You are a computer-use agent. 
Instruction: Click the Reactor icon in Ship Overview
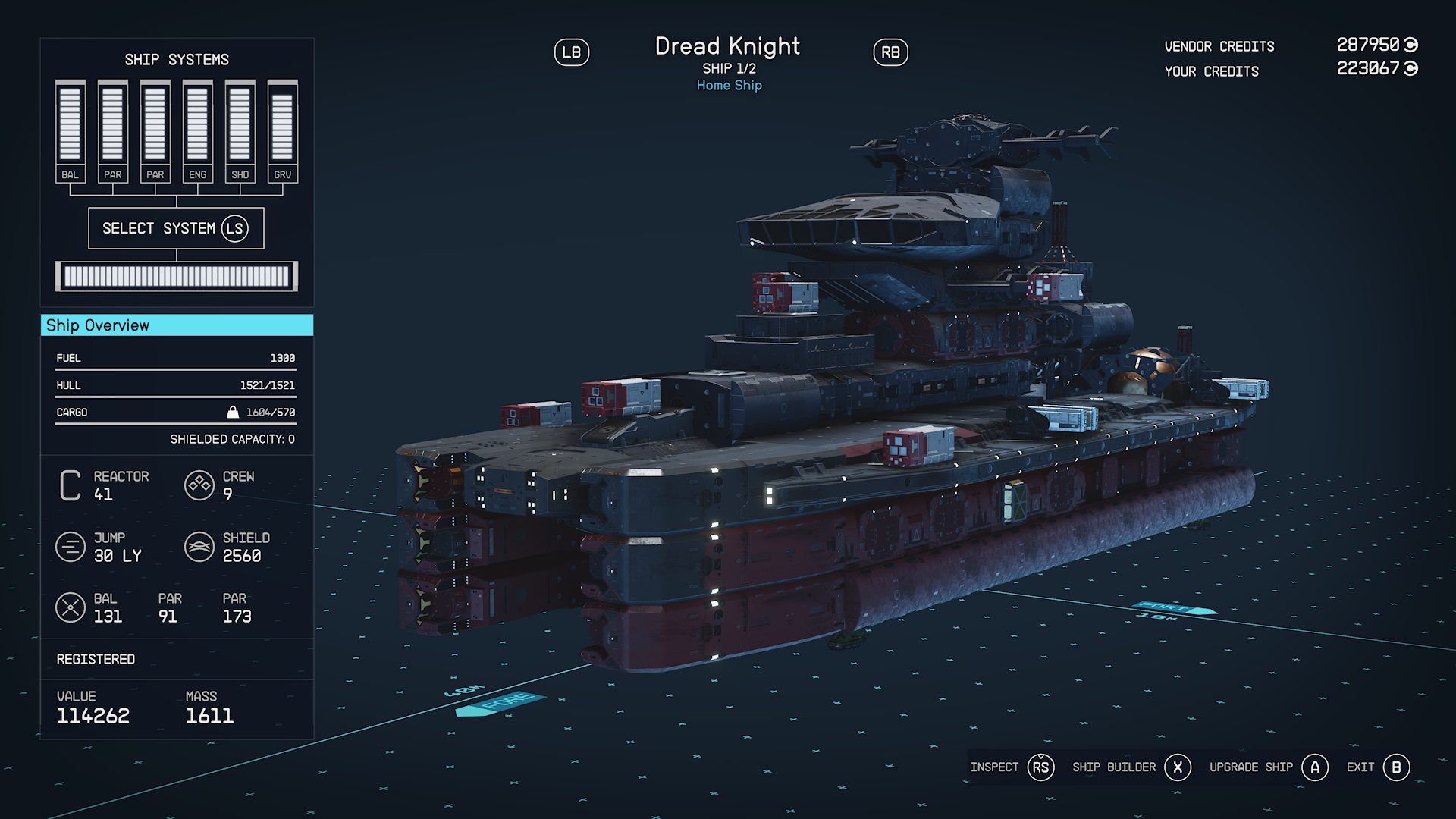click(69, 485)
